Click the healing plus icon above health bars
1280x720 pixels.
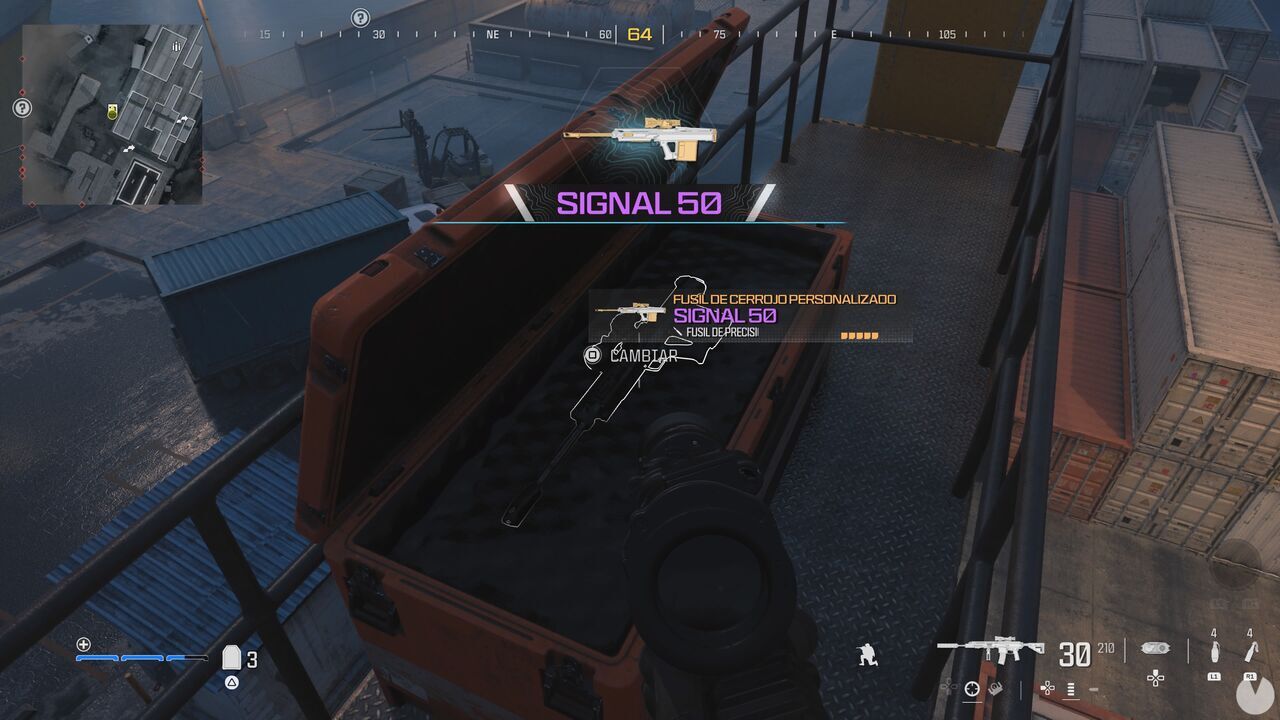[x=82, y=644]
